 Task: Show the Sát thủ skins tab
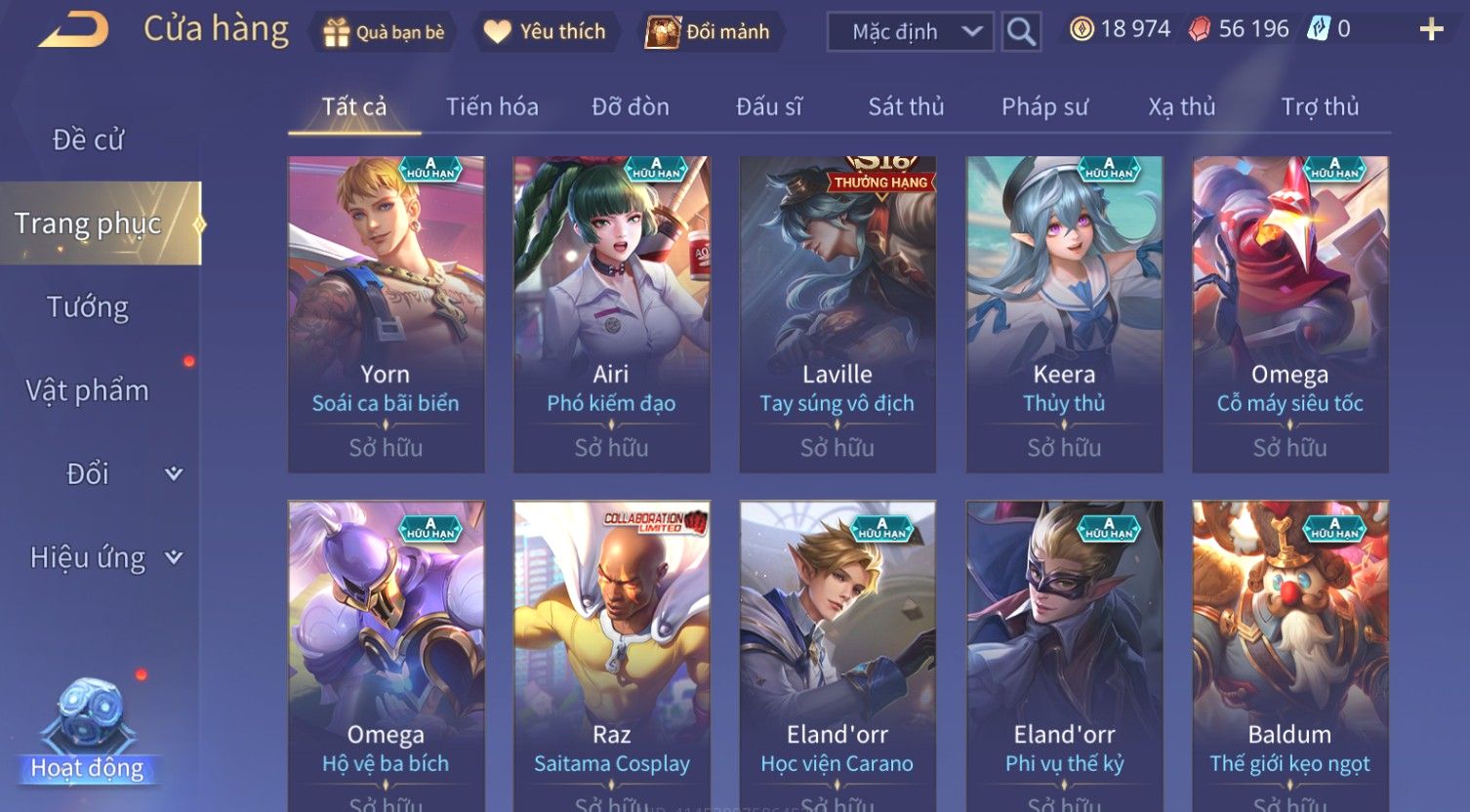(906, 106)
